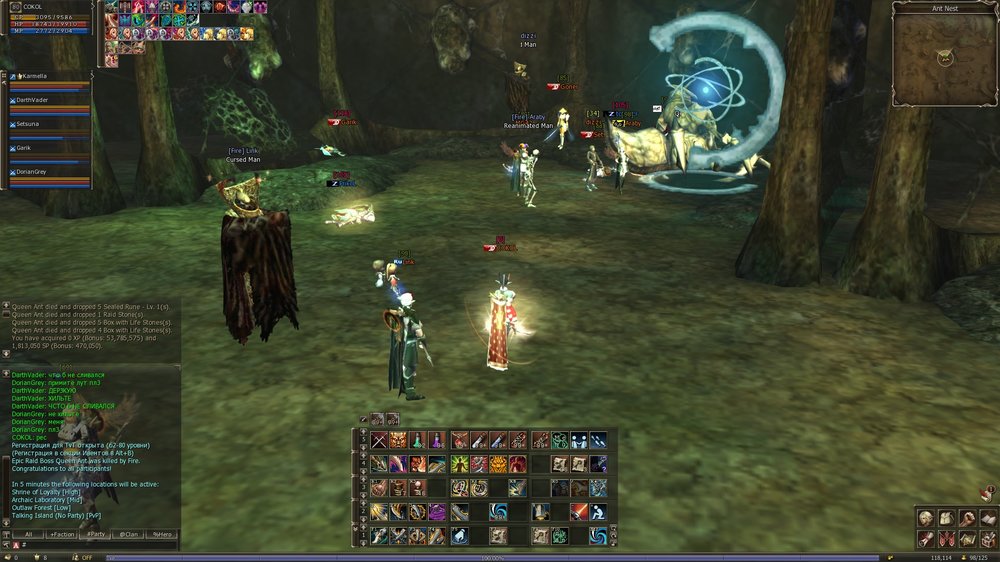Open the character status menu icon
This screenshot has width=1000, height=562.
[x=926, y=518]
